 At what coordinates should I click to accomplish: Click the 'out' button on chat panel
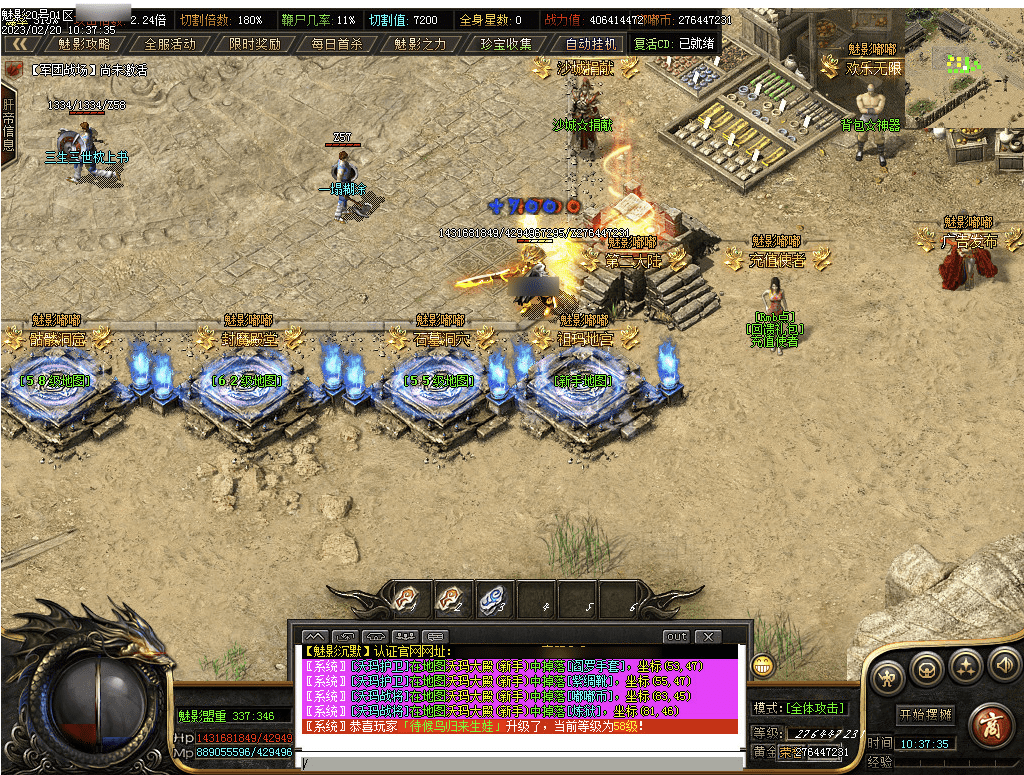(677, 636)
